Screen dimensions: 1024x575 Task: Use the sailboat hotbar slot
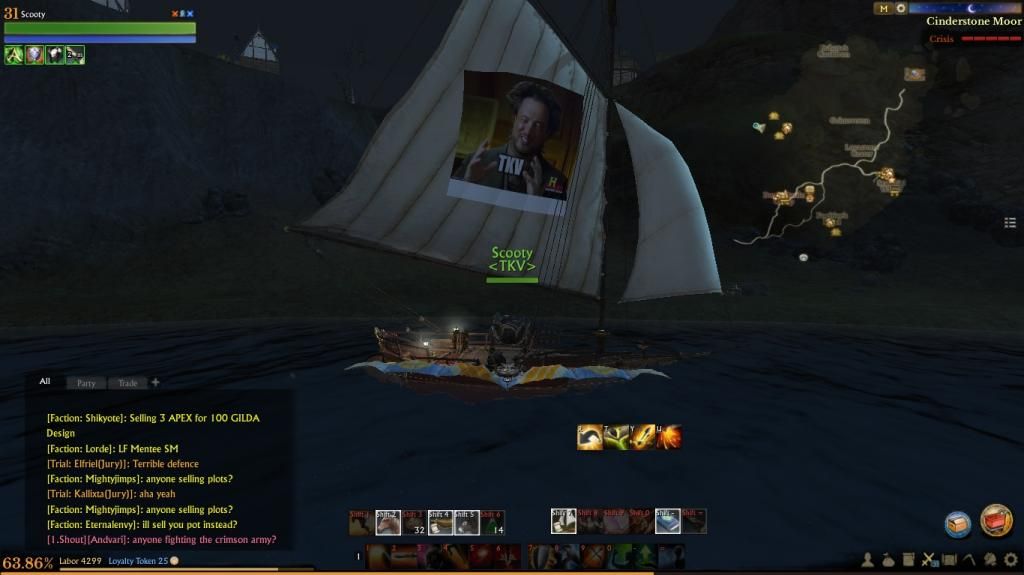coord(563,521)
